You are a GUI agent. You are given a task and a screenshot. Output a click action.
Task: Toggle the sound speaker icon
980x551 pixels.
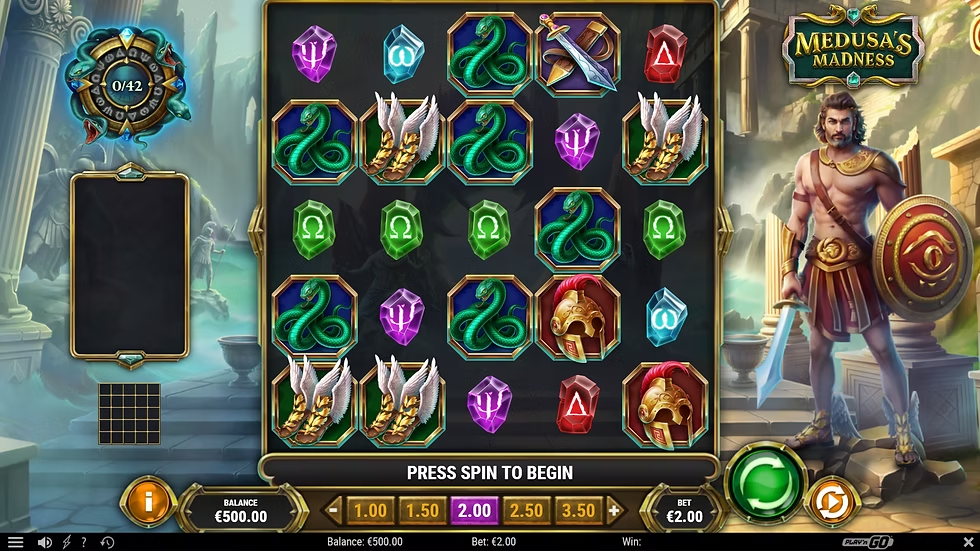[x=44, y=542]
